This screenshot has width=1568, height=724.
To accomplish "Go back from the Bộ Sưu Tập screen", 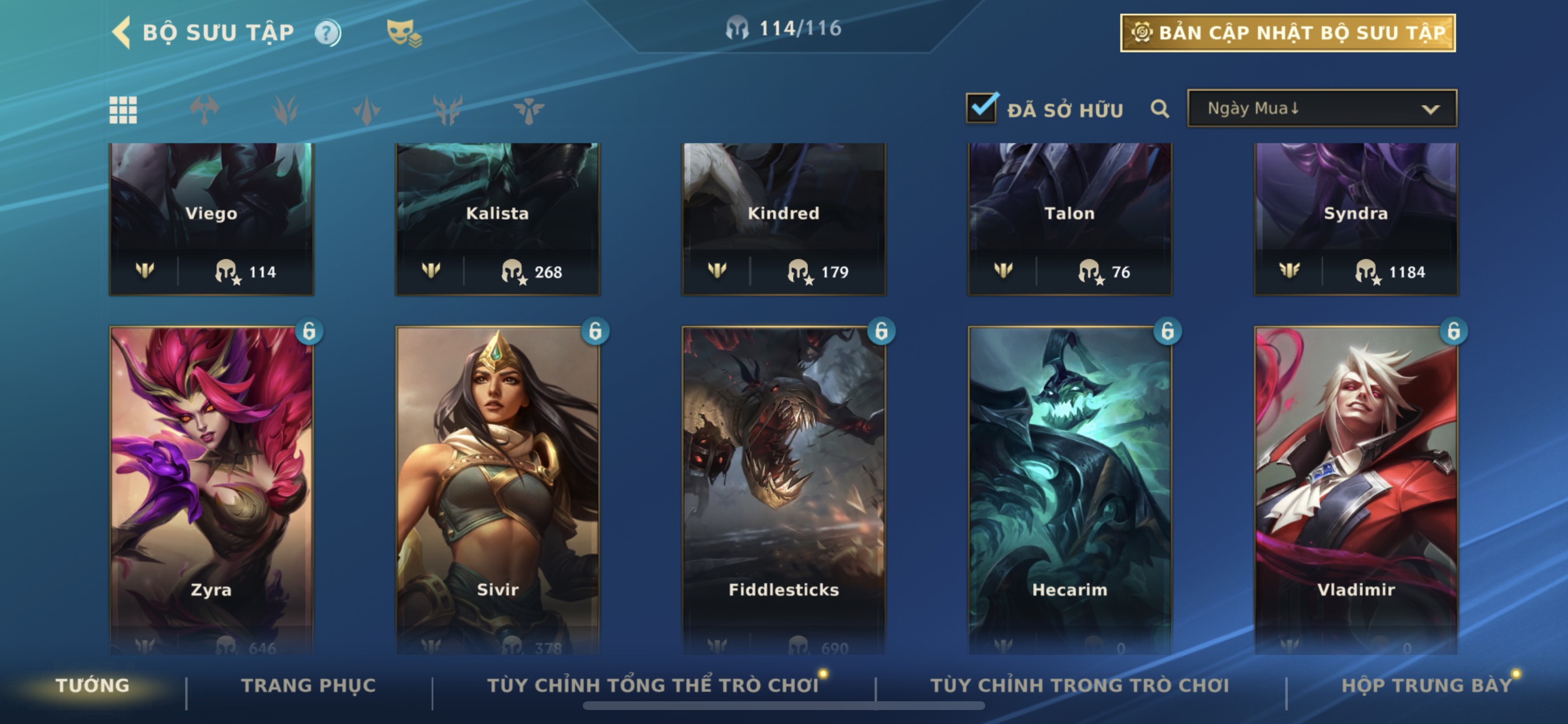I will (122, 32).
